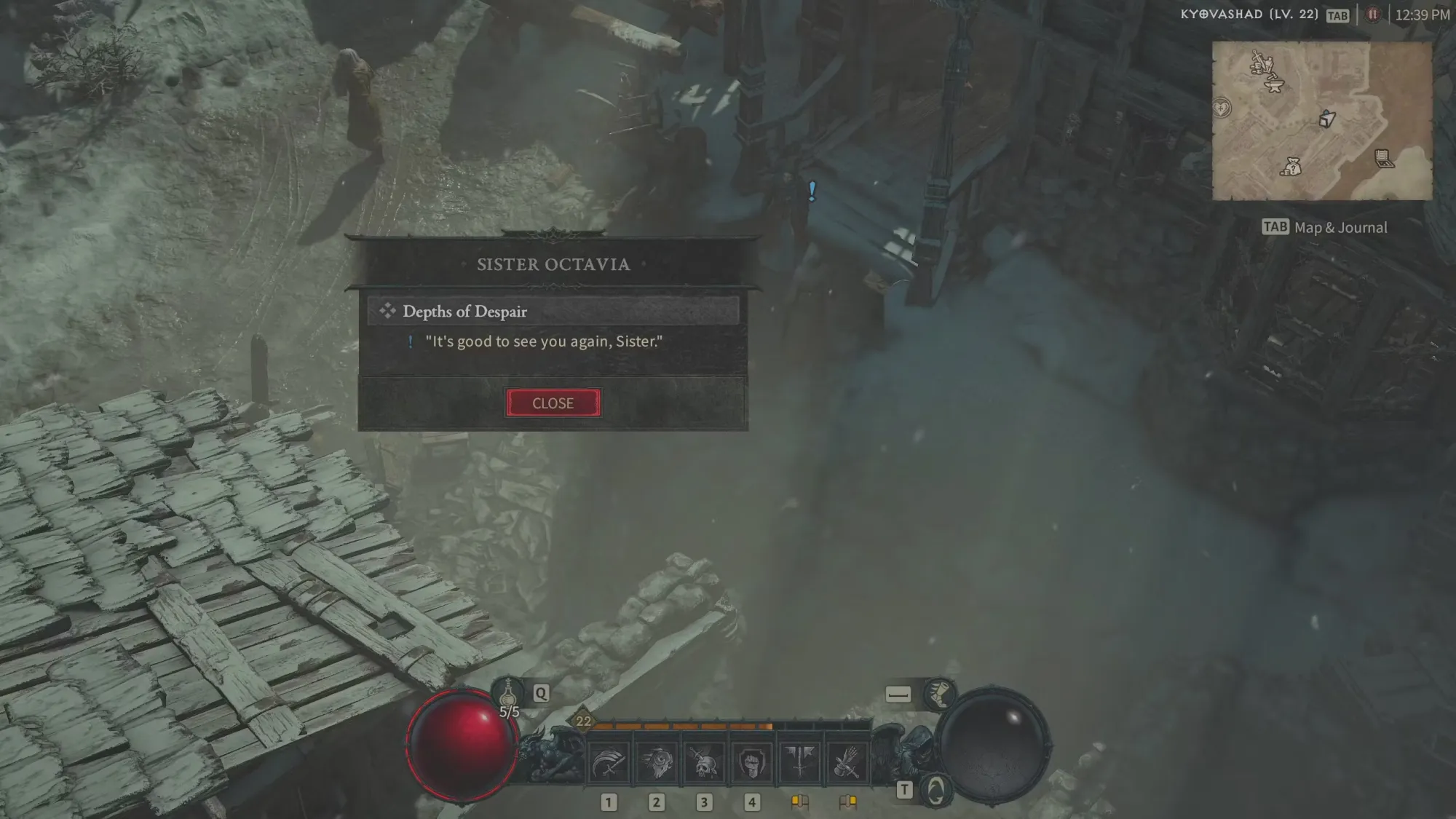Use the healing potion flask

click(x=508, y=693)
